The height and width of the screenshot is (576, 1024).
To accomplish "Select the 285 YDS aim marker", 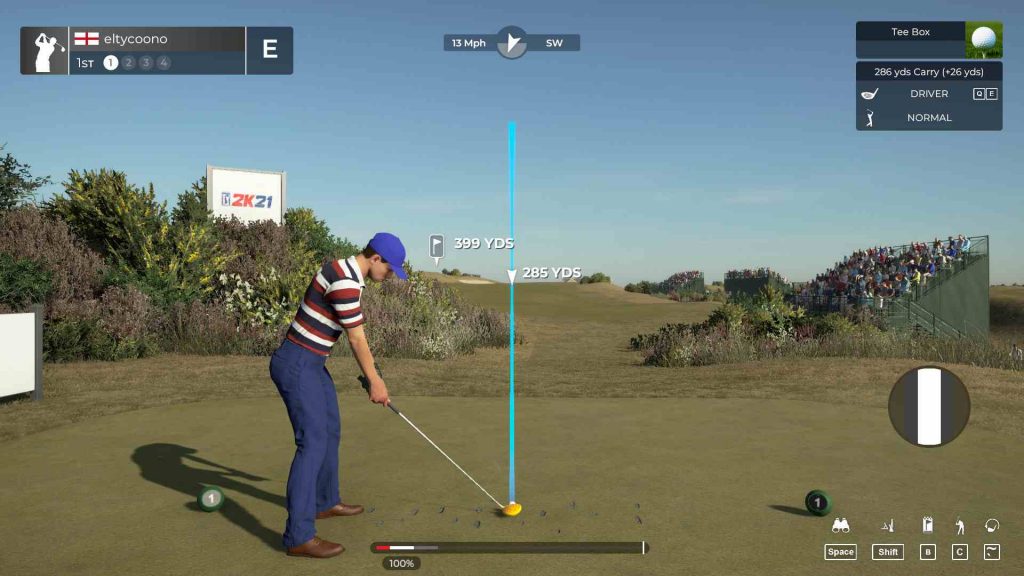I will point(512,274).
